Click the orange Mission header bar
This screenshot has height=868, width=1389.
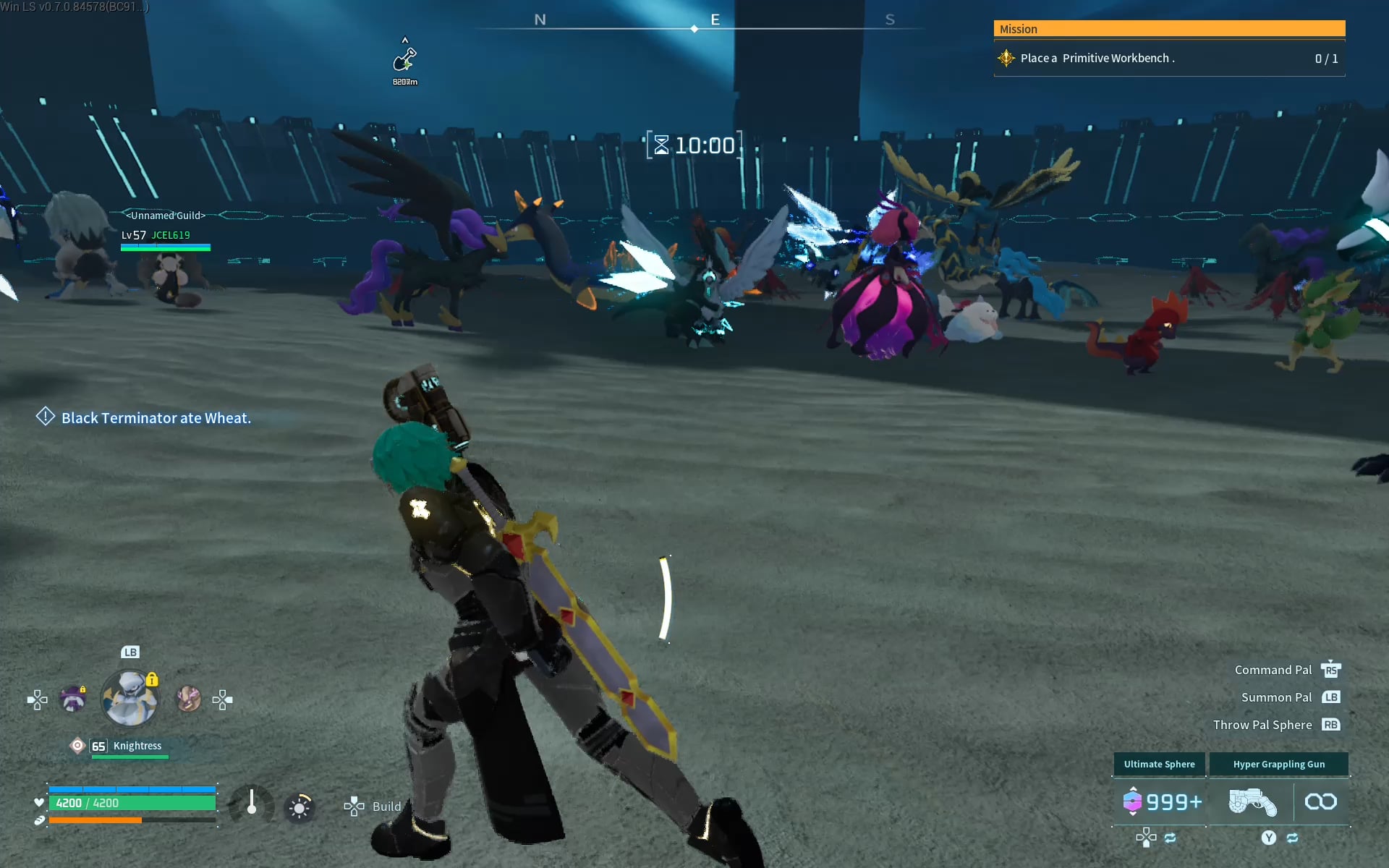(1168, 29)
